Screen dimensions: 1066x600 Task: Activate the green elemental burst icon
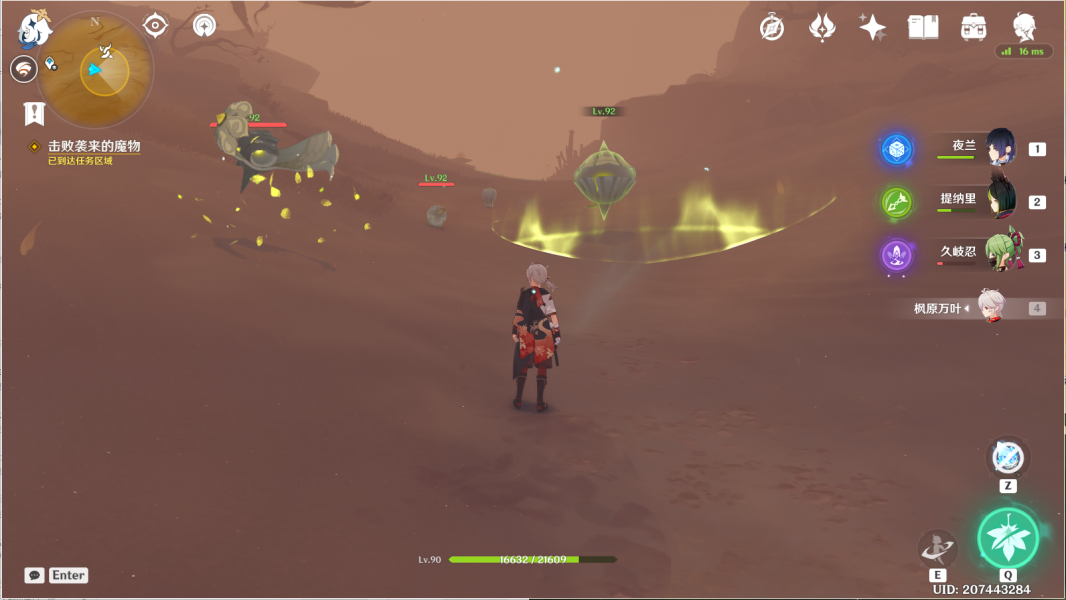tap(1008, 538)
